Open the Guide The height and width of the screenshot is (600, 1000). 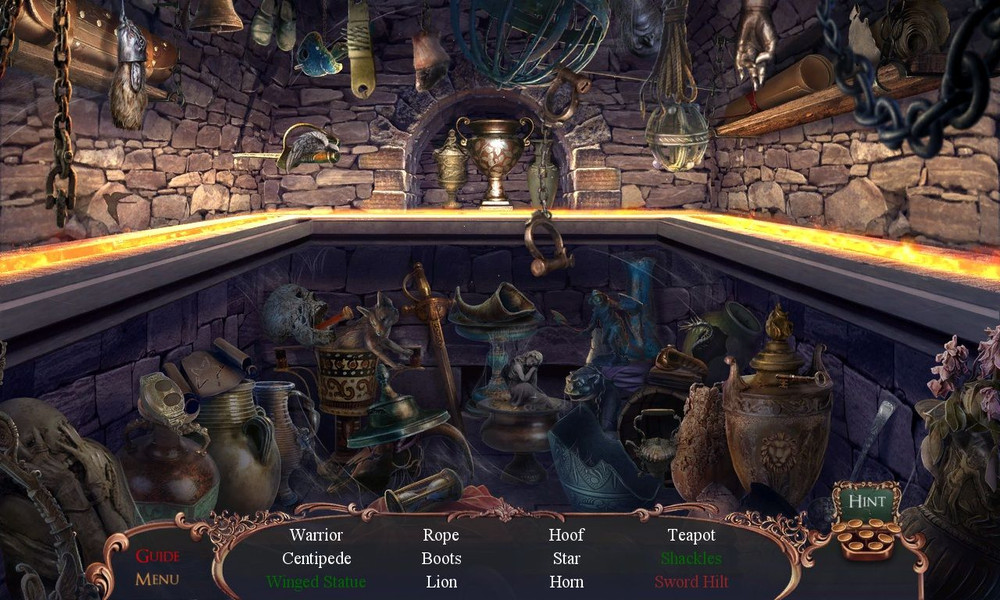point(157,556)
